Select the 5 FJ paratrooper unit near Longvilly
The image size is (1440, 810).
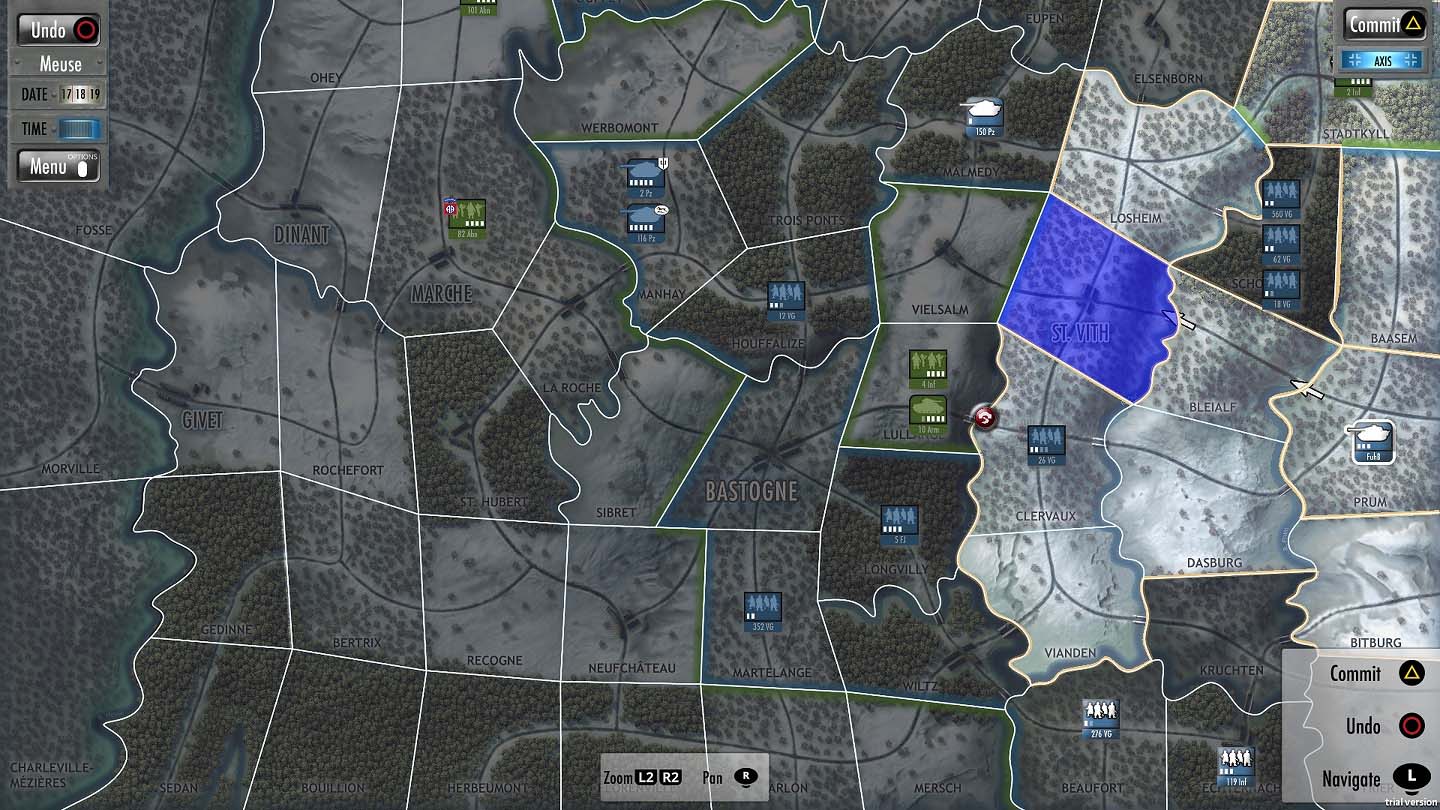(x=897, y=518)
